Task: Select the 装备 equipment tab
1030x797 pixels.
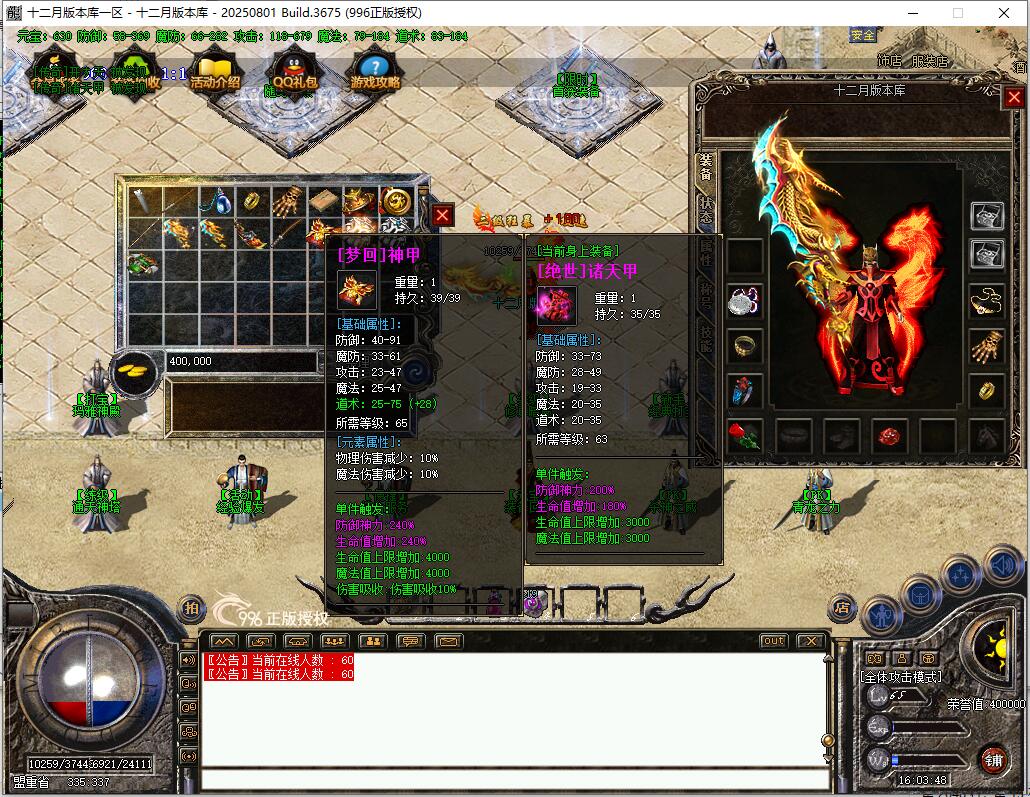Action: [706, 166]
